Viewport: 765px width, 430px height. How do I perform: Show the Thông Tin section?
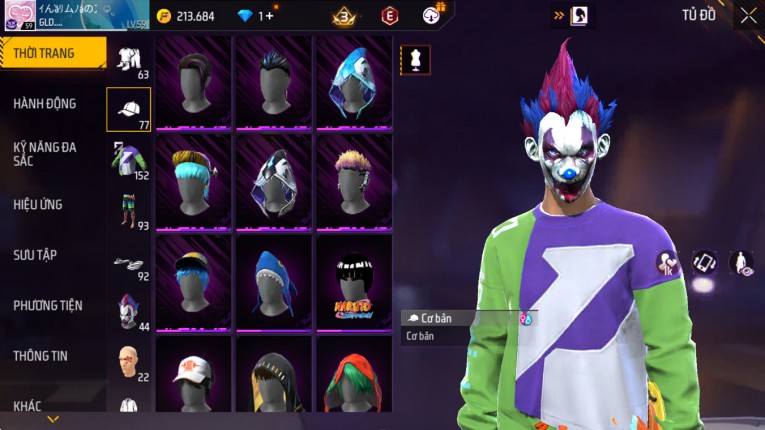pyautogui.click(x=41, y=355)
